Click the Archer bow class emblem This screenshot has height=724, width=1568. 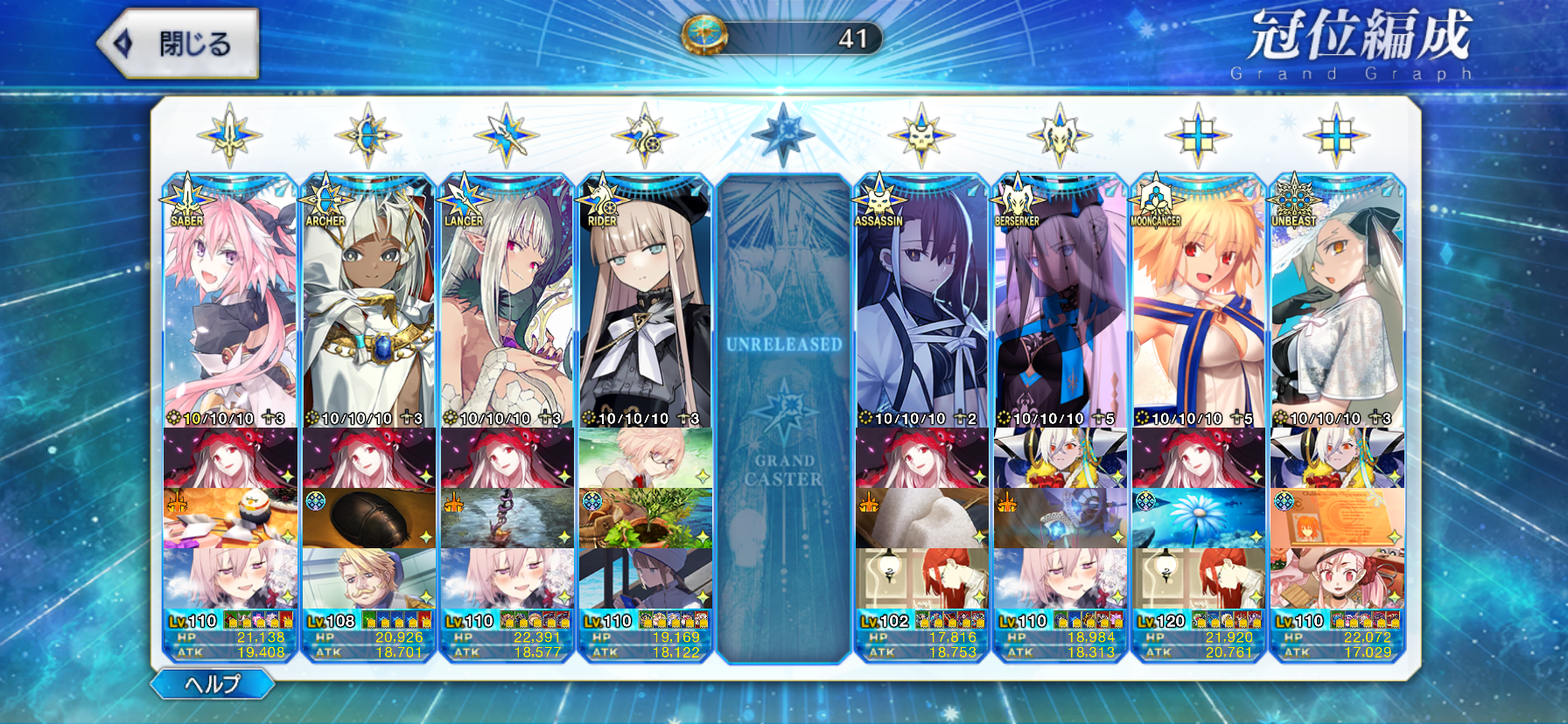pyautogui.click(x=367, y=136)
